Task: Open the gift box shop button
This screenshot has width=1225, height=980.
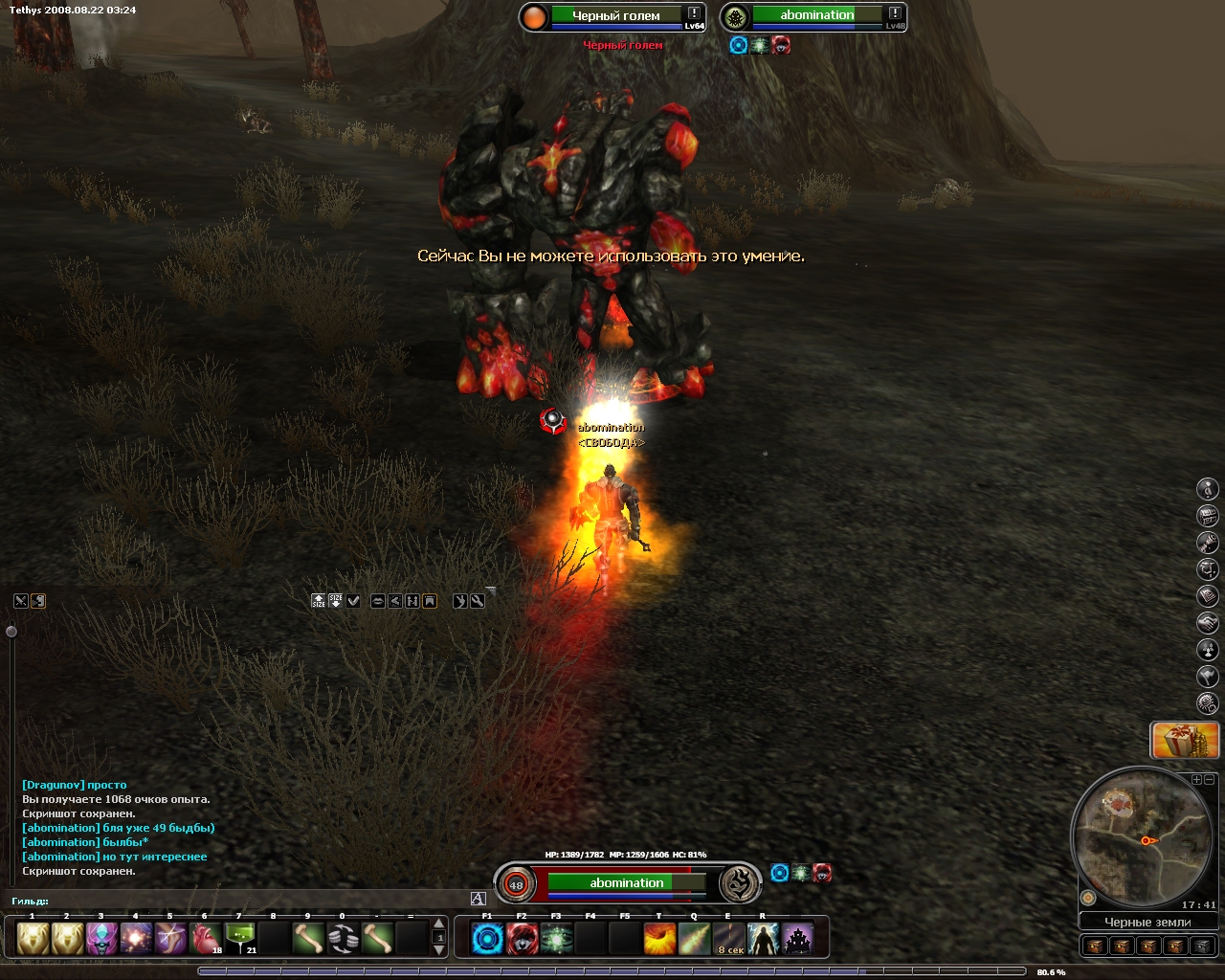Action: tap(1185, 740)
